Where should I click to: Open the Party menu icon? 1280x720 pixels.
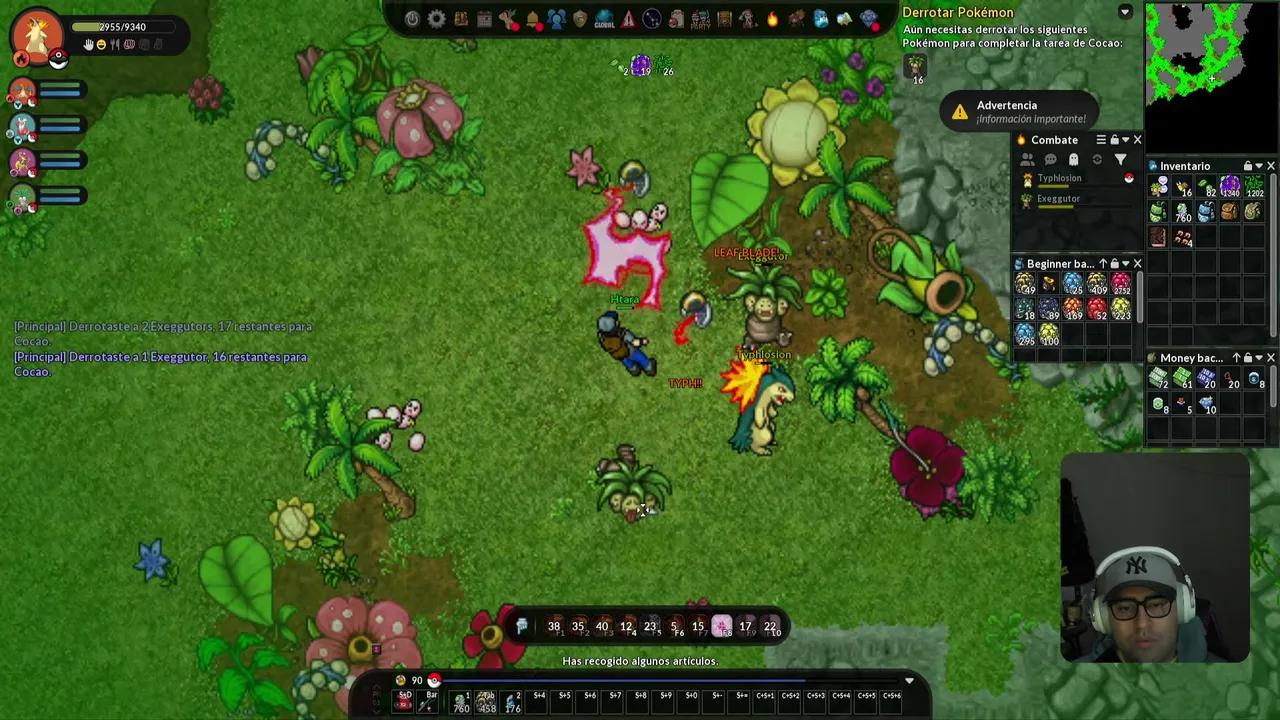(700, 19)
